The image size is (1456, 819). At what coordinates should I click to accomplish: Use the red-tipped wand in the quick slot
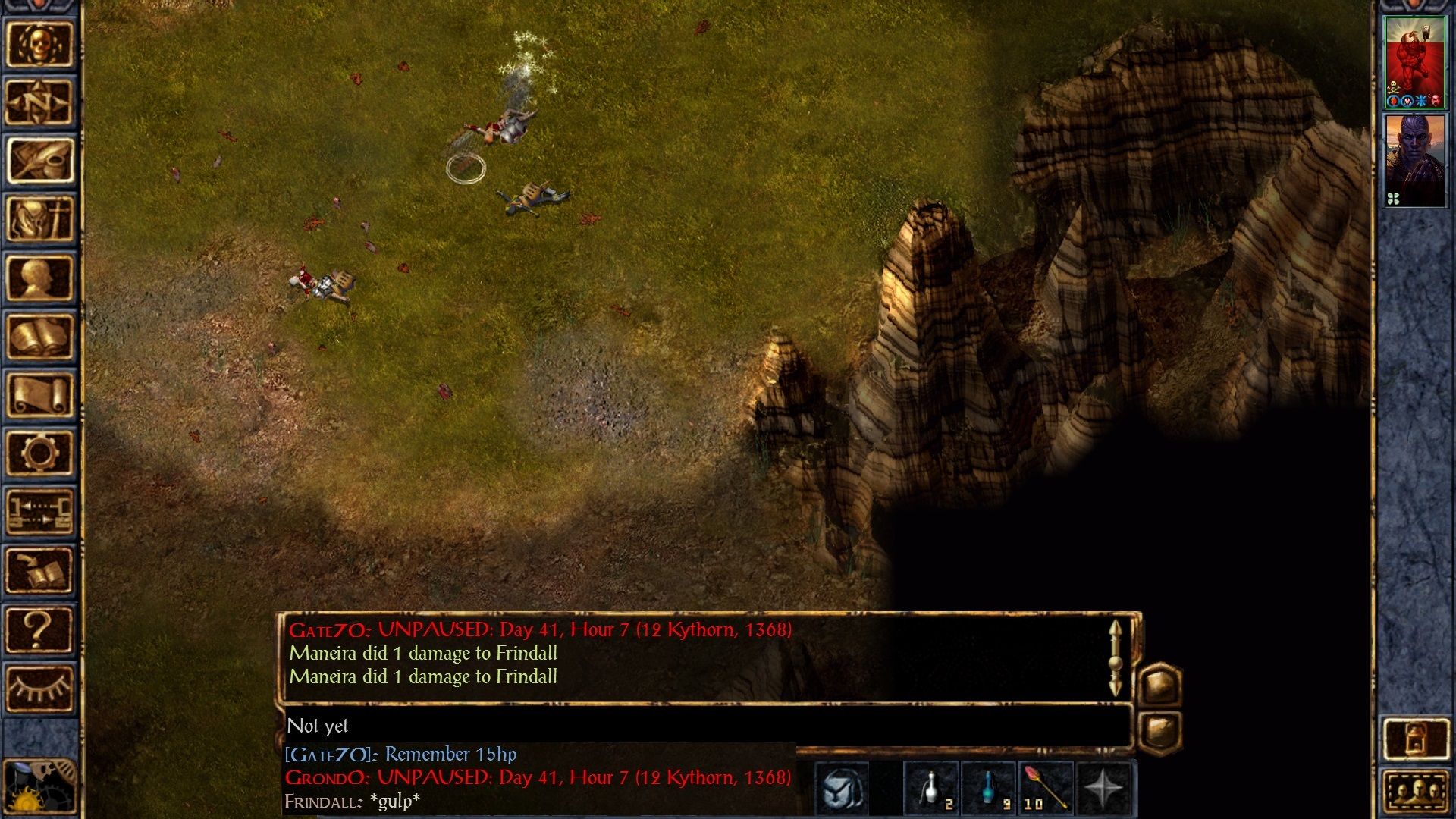[x=1046, y=789]
